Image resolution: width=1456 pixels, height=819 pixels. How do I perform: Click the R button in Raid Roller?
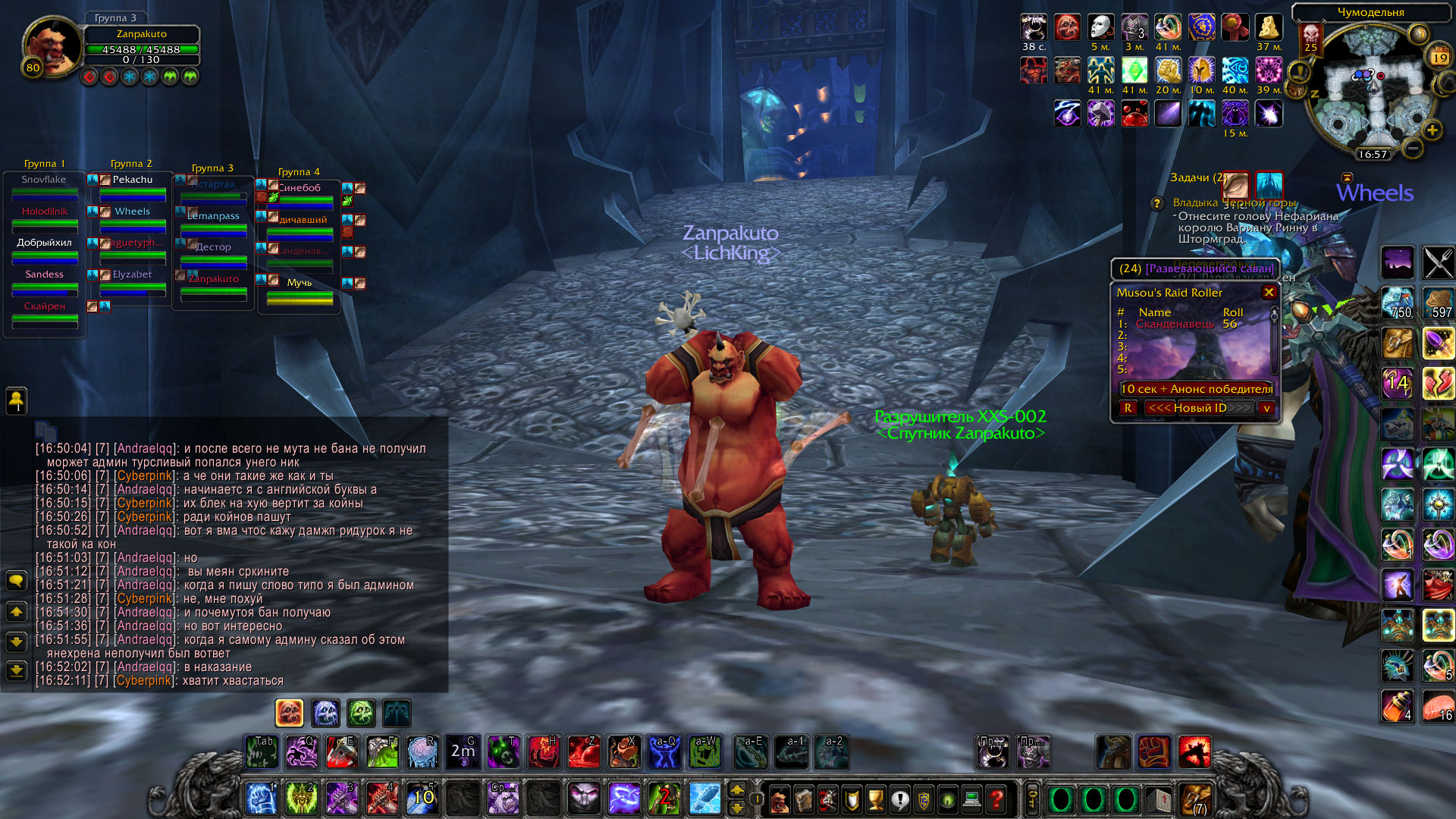1128,408
